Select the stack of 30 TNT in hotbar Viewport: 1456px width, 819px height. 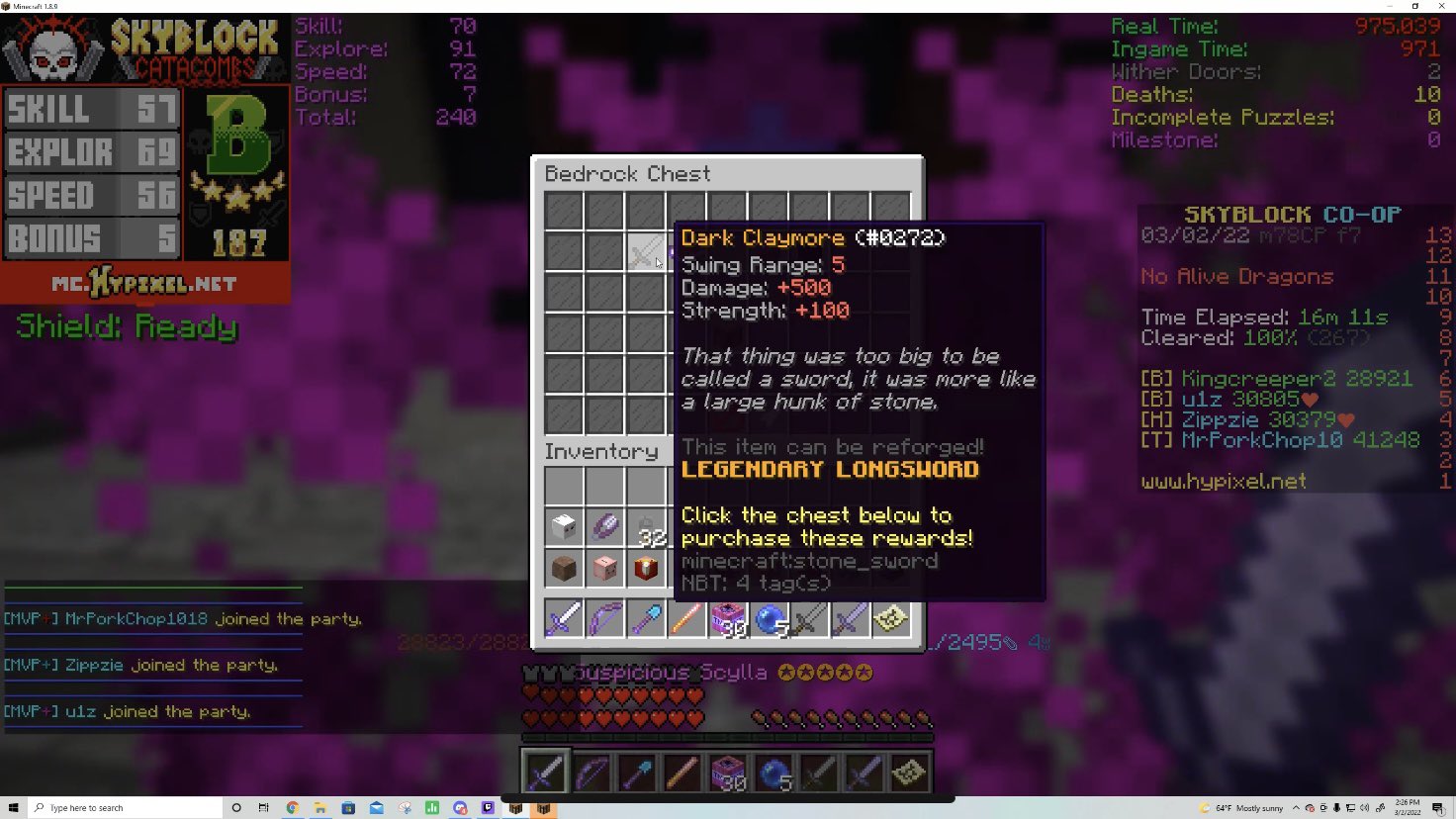pos(728,772)
